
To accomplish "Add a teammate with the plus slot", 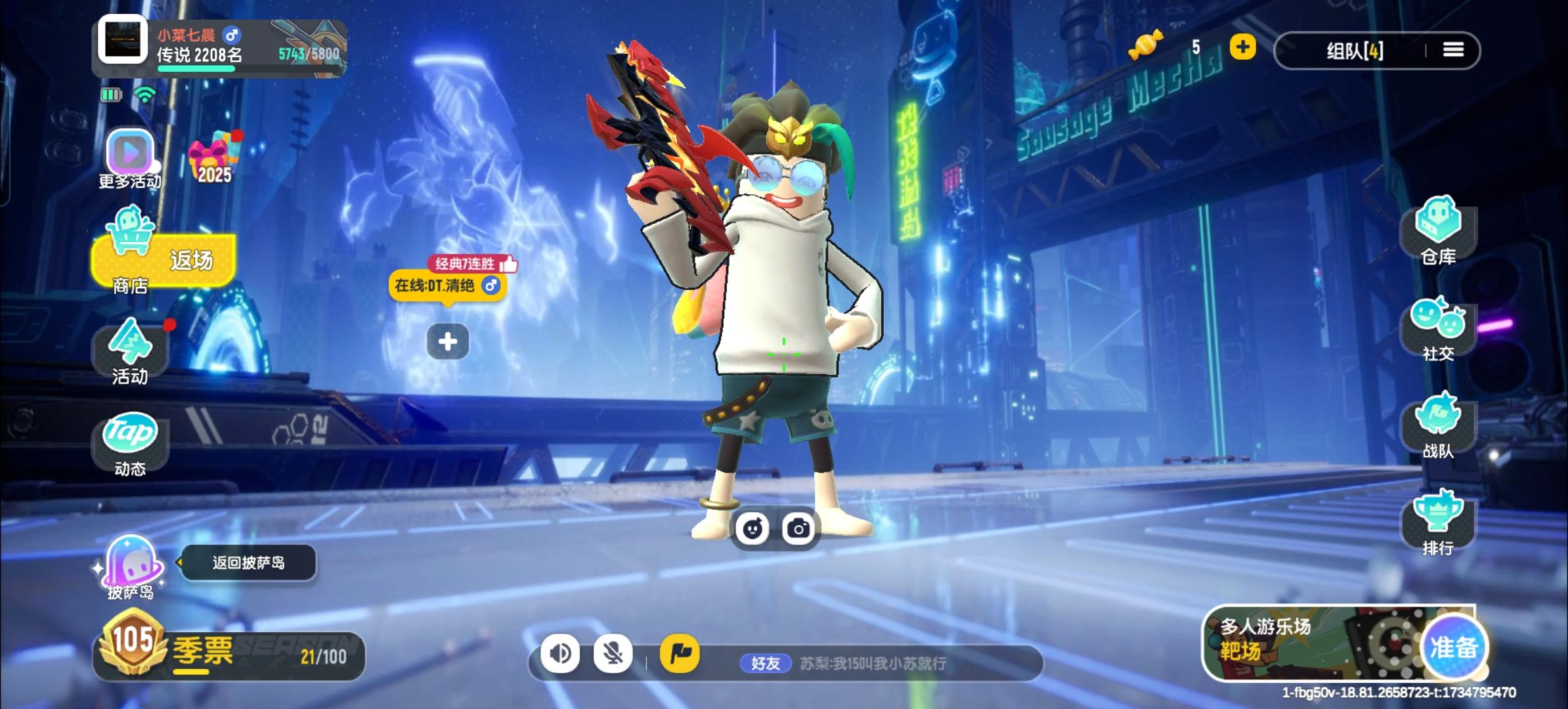I will pos(448,341).
